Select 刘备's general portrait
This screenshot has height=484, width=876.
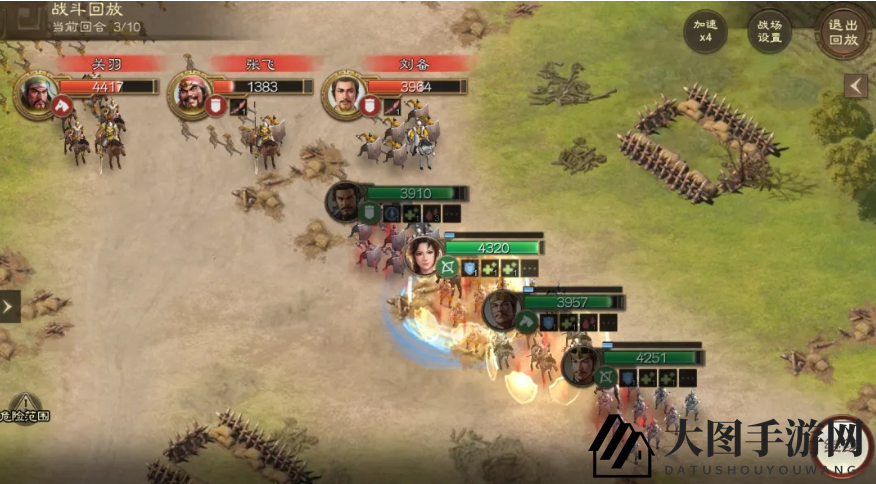[x=345, y=94]
